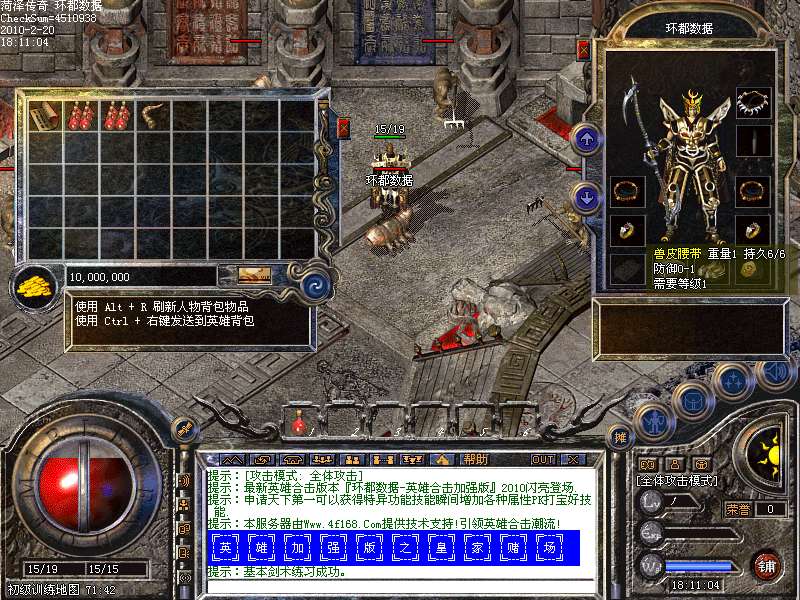Go to next character page with down arrow

click(589, 196)
